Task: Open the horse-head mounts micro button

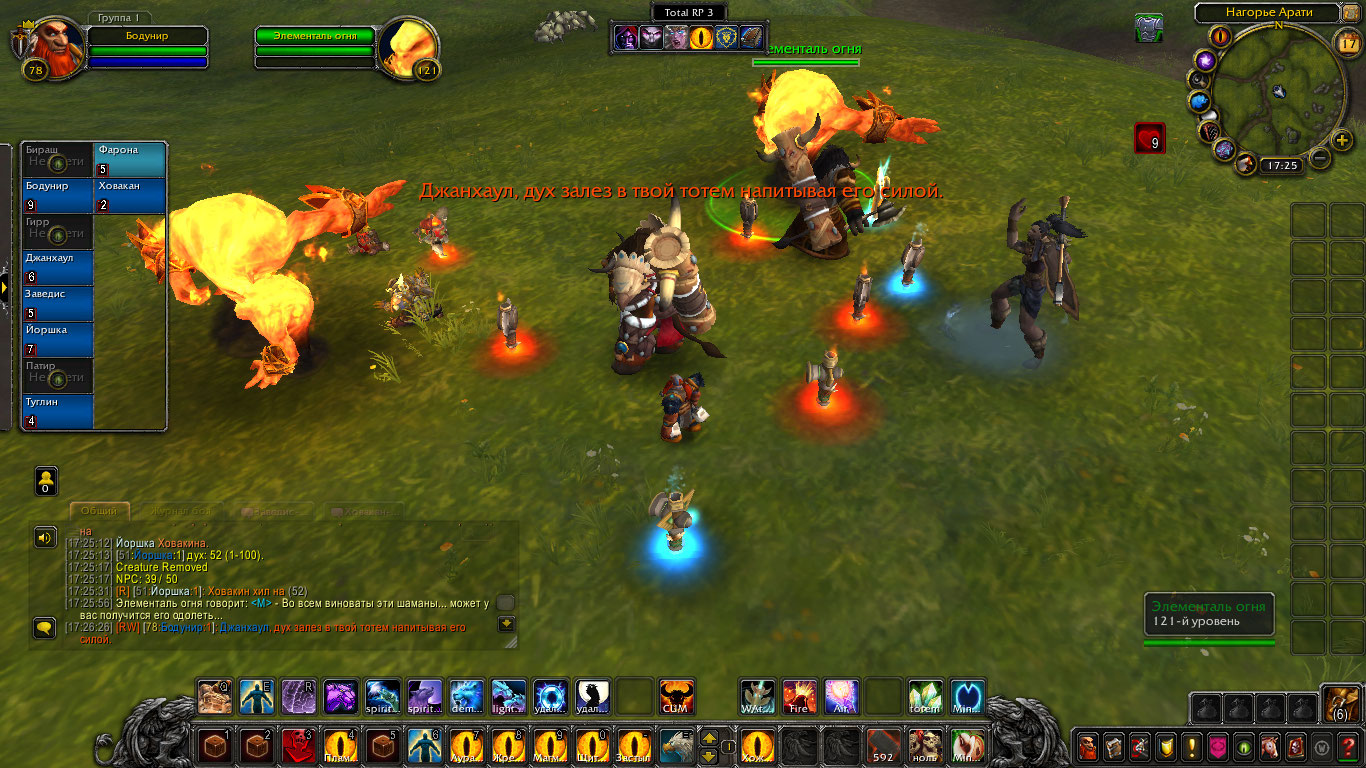Action: click(x=1270, y=746)
